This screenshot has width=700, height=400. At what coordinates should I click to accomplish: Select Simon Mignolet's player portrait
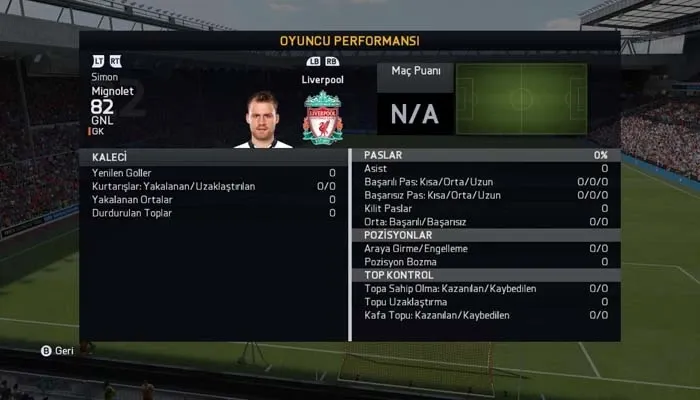264,120
